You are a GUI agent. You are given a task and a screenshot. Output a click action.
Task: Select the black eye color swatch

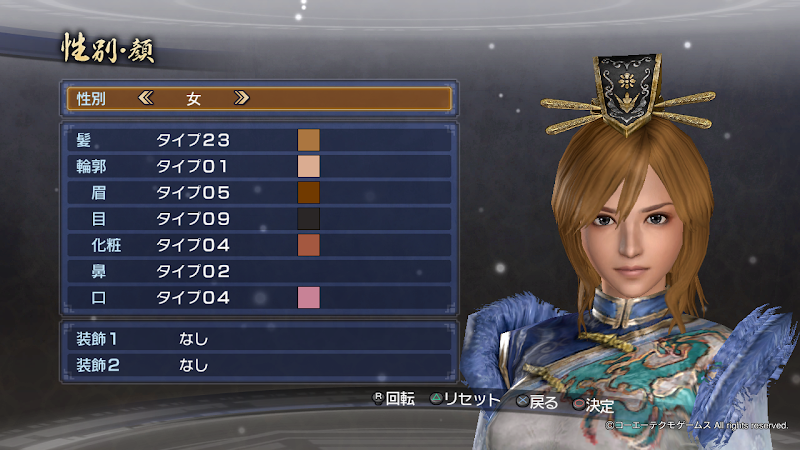click(x=308, y=218)
